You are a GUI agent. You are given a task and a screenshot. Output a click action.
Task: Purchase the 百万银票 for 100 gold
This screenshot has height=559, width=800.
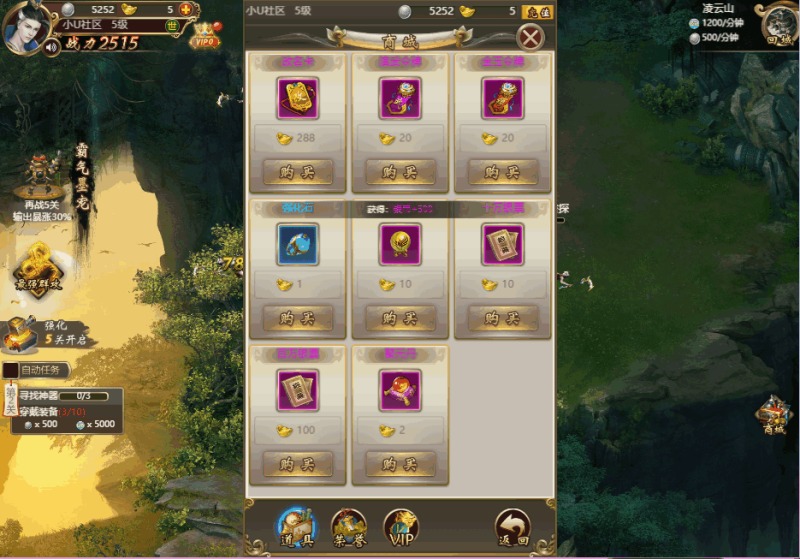point(298,465)
